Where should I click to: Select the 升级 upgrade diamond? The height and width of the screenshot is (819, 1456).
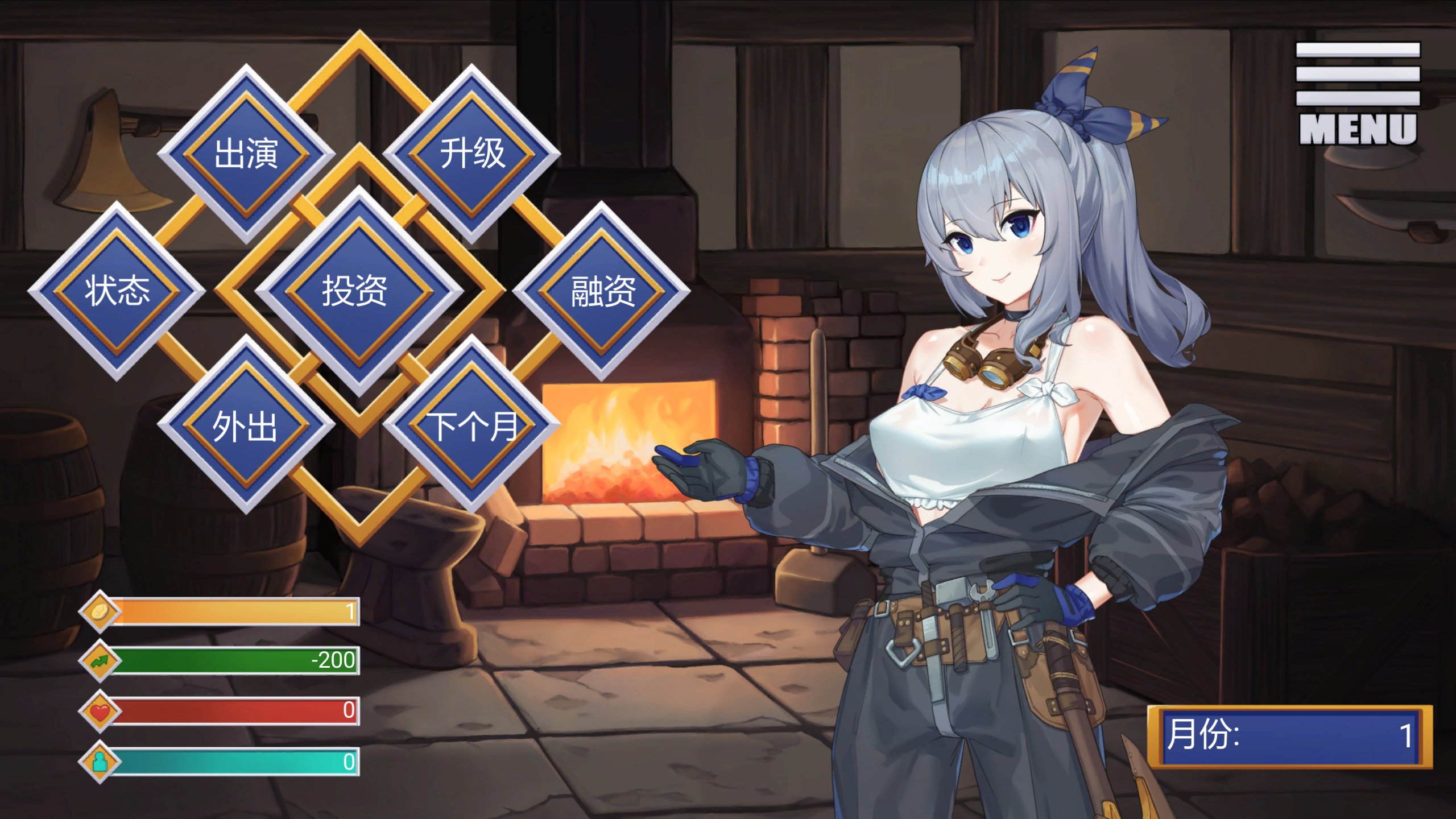(472, 154)
